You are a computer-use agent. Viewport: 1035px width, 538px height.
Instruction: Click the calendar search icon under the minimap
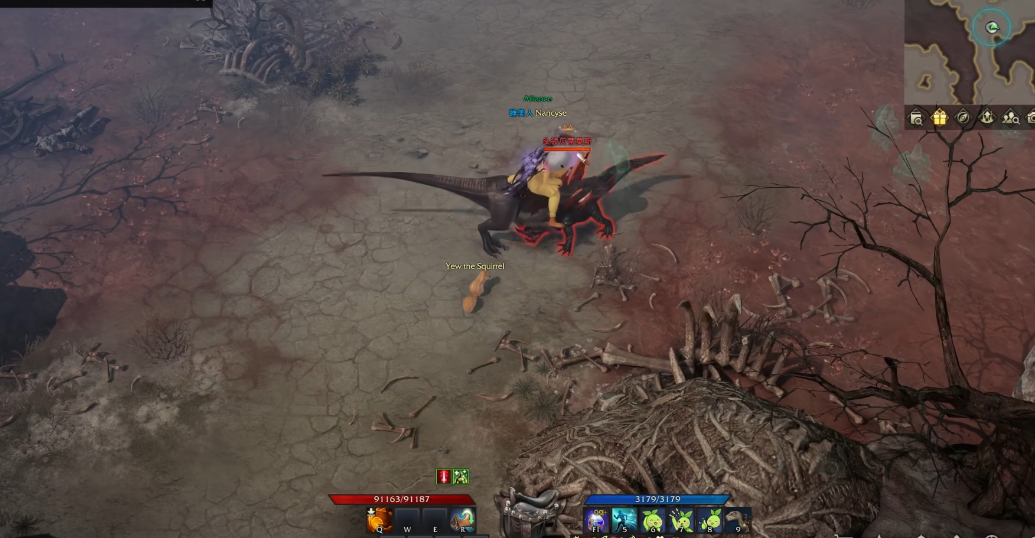[x=916, y=117]
